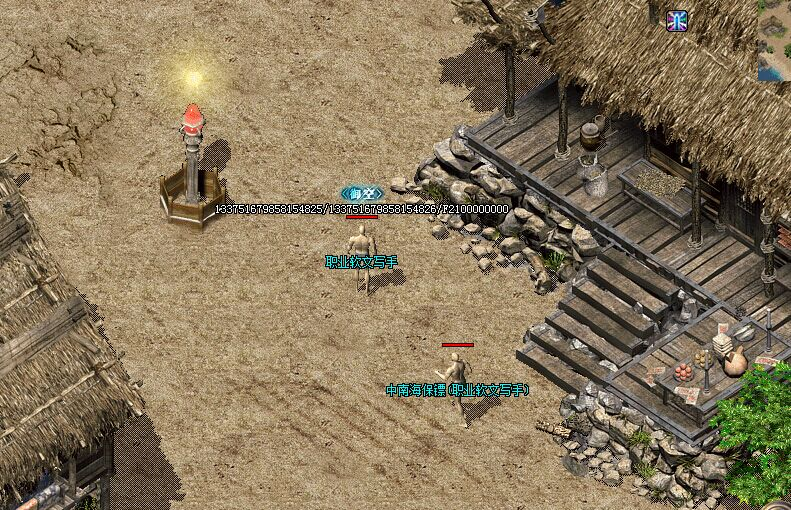Image resolution: width=791 pixels, height=510 pixels.
Task: Open the minimap in the corner
Action: tap(774, 40)
